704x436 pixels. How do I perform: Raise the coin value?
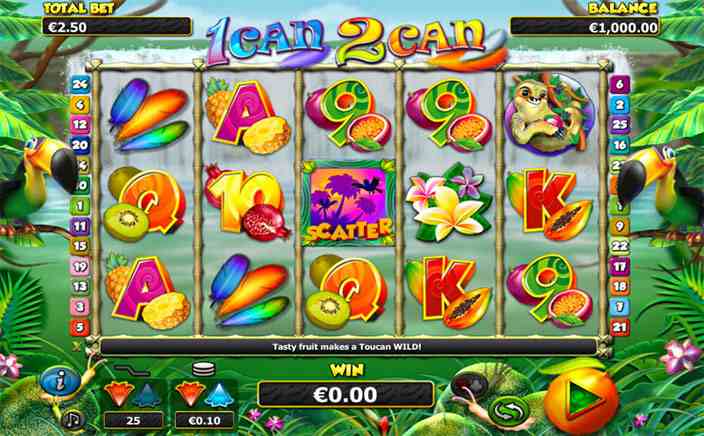(218, 390)
